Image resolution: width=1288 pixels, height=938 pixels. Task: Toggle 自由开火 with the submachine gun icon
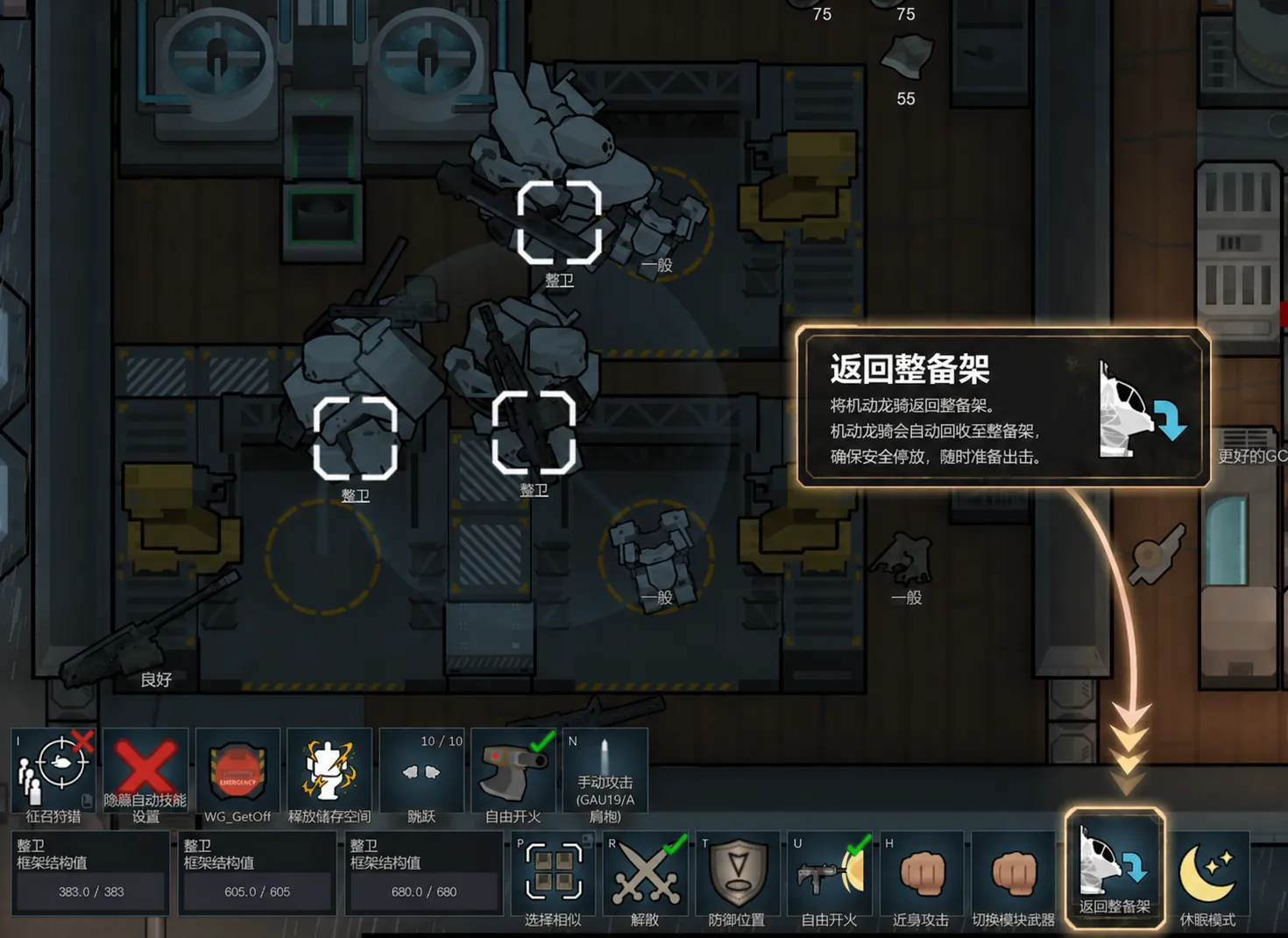coord(829,877)
